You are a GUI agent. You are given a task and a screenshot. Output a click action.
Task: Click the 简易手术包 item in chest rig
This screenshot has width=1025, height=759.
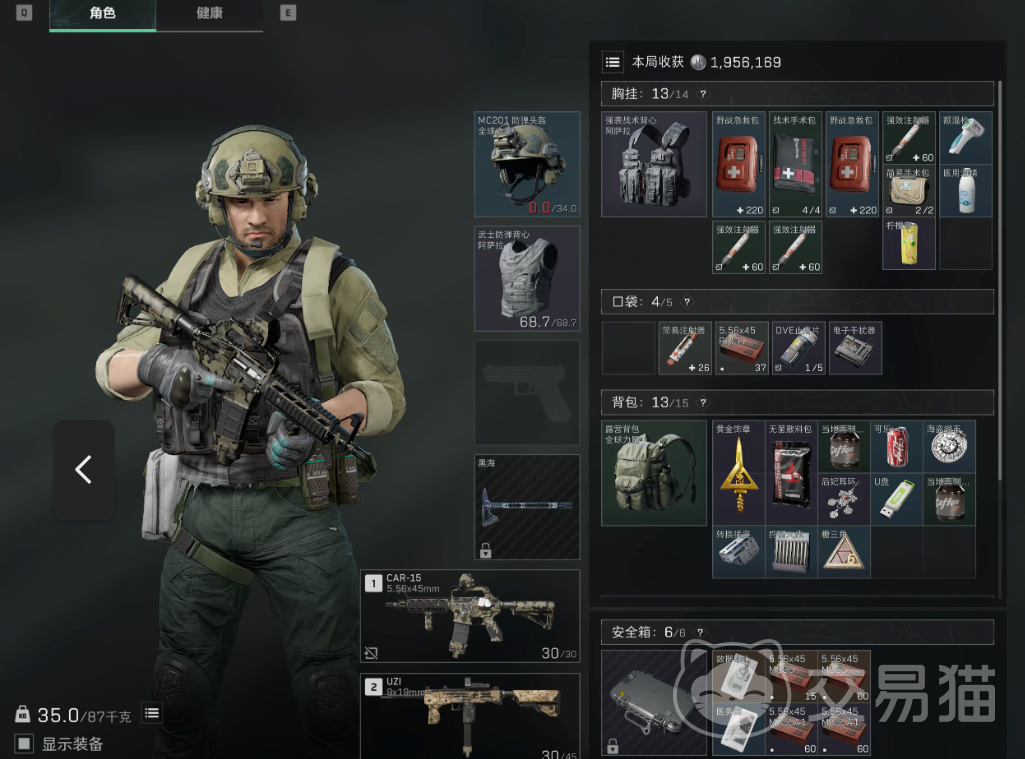(x=908, y=191)
